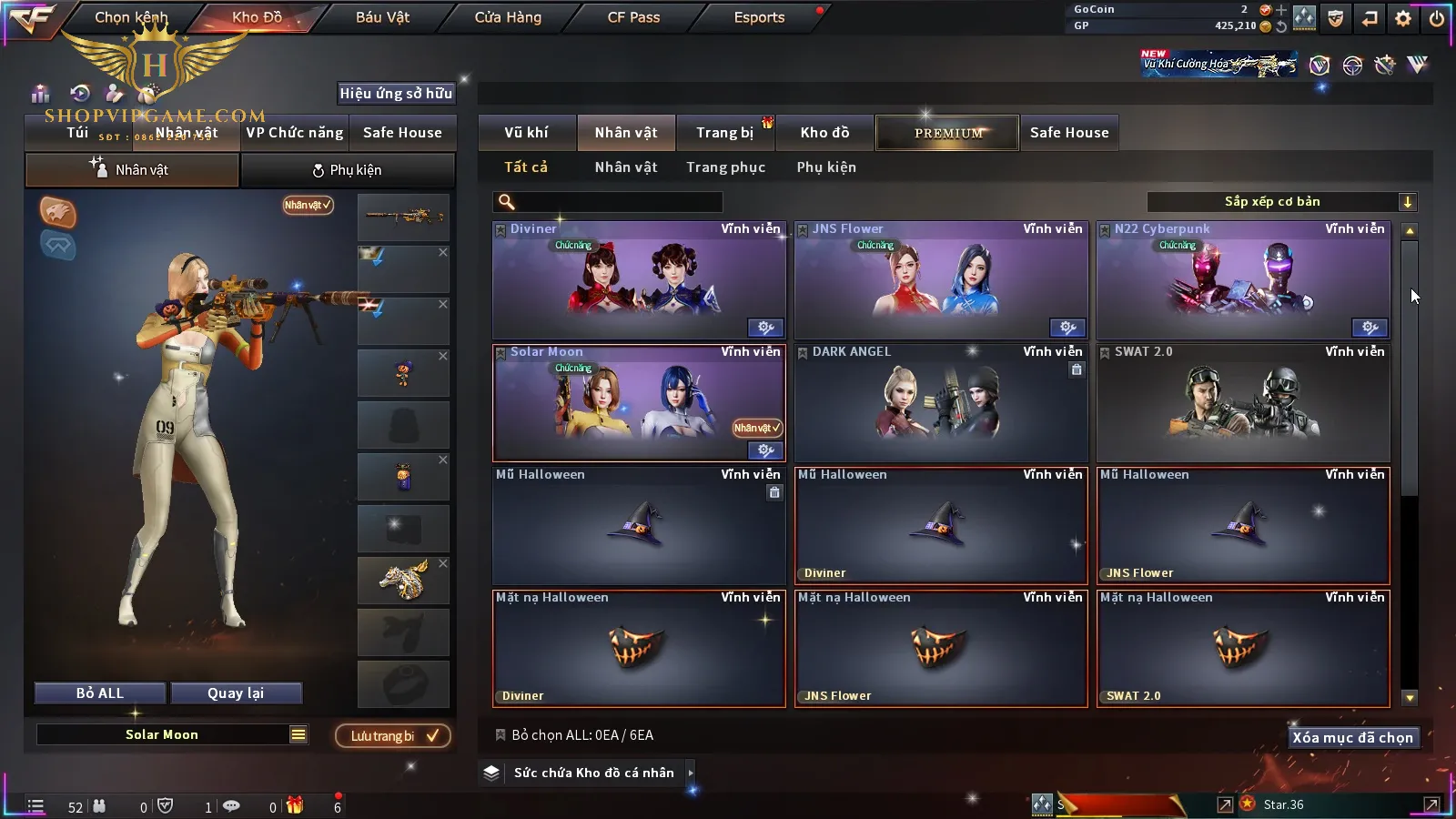Screen dimensions: 1456x819
Task: Open settings gear icon in top bar
Action: [1403, 18]
